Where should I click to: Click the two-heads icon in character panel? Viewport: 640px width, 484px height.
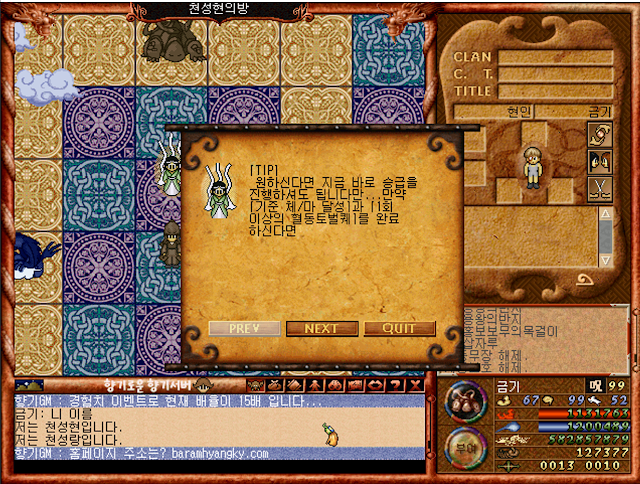(600, 161)
